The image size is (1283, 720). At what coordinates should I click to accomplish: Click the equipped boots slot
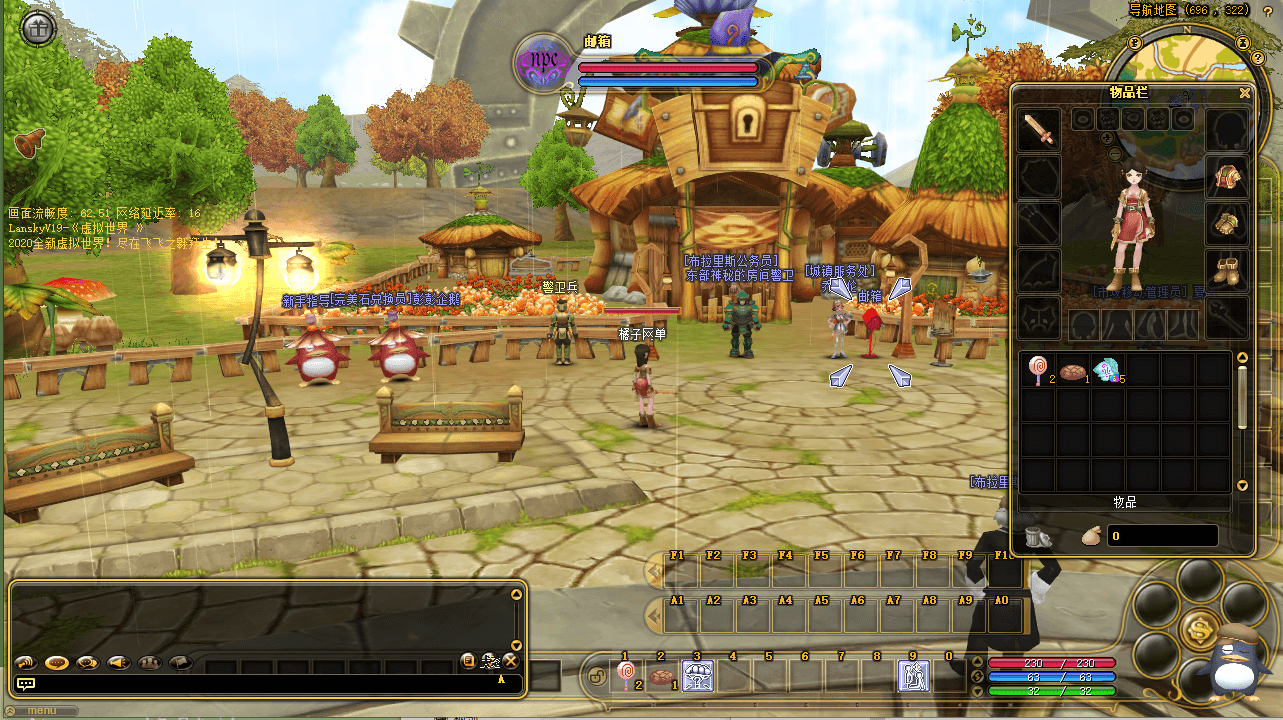point(1226,269)
